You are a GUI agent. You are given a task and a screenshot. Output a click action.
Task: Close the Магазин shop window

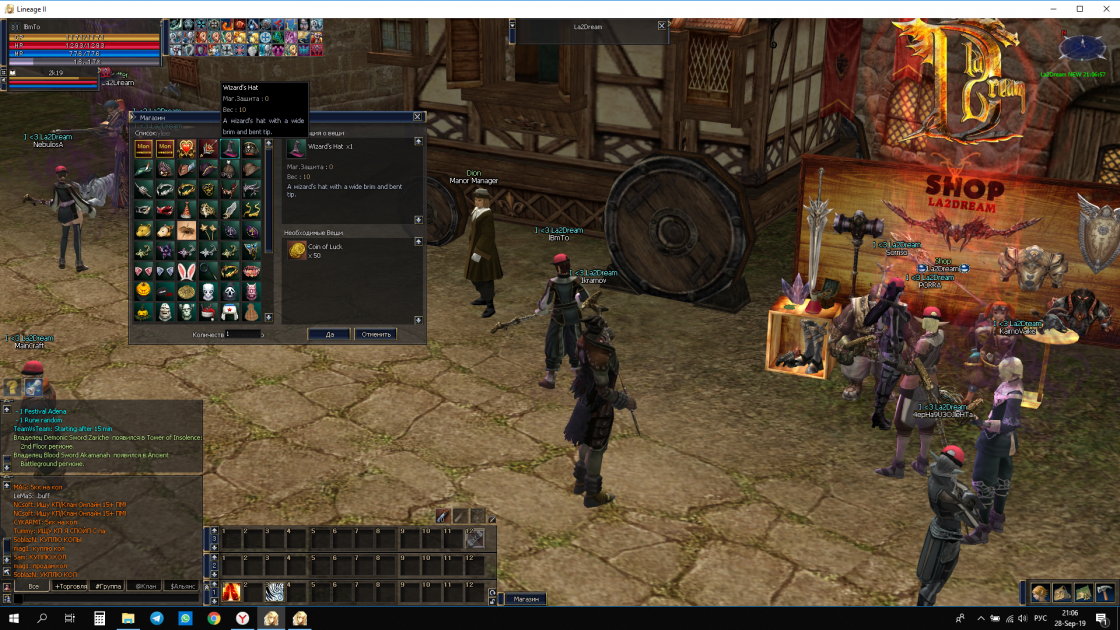click(418, 117)
